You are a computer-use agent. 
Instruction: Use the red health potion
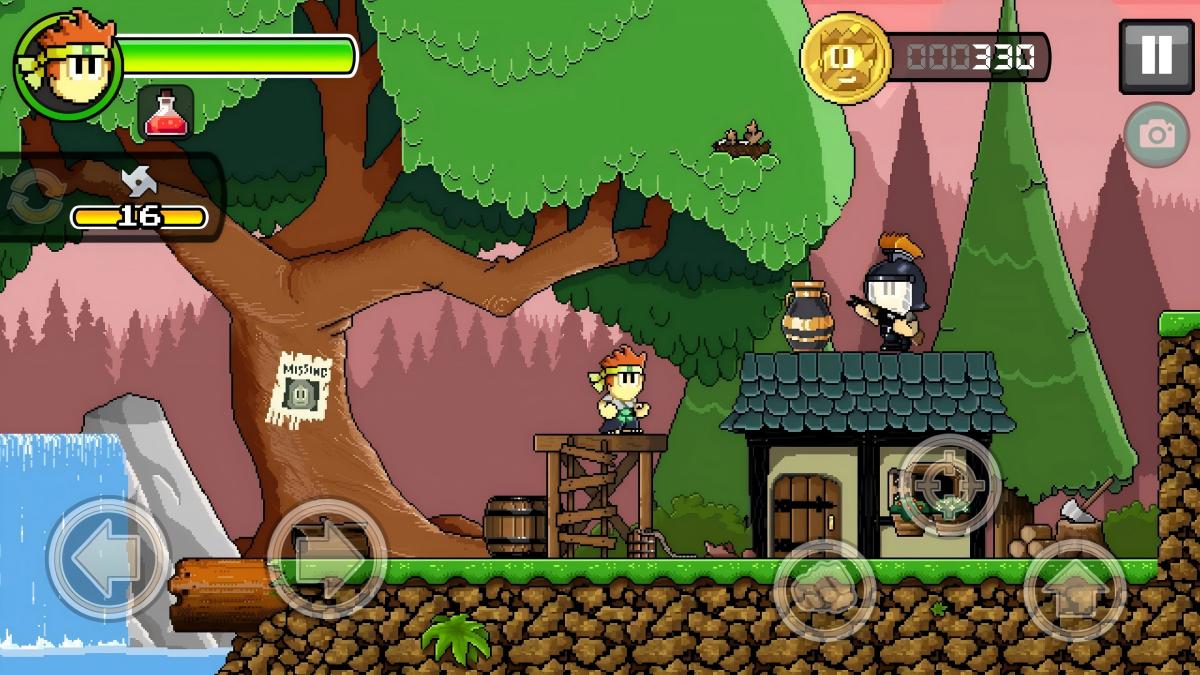tap(164, 112)
